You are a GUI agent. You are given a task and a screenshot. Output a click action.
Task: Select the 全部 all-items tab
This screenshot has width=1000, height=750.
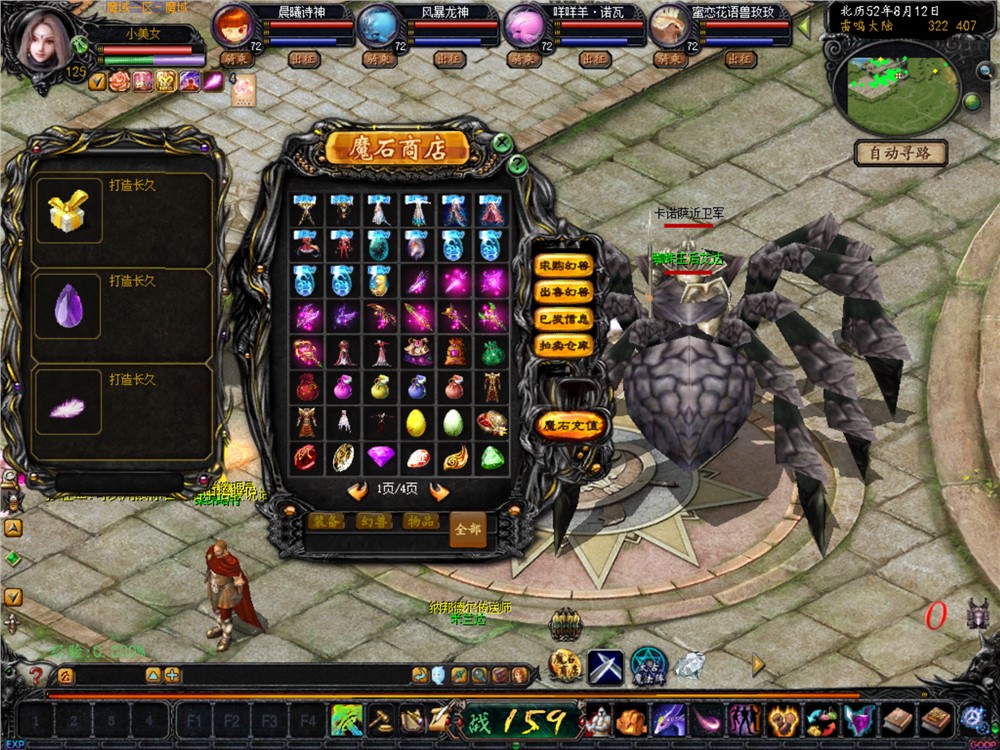point(467,529)
